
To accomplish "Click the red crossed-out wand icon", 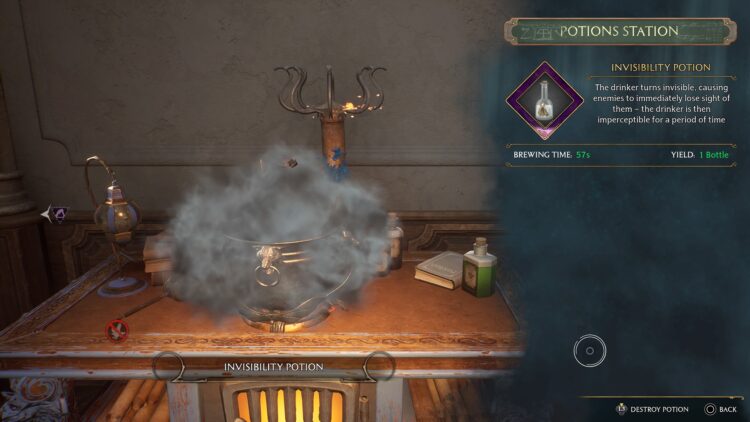I will point(117,328).
